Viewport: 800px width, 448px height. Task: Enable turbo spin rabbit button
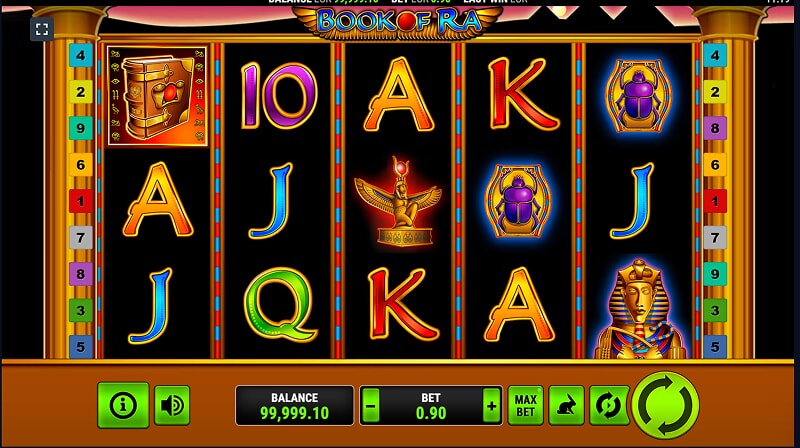point(567,405)
